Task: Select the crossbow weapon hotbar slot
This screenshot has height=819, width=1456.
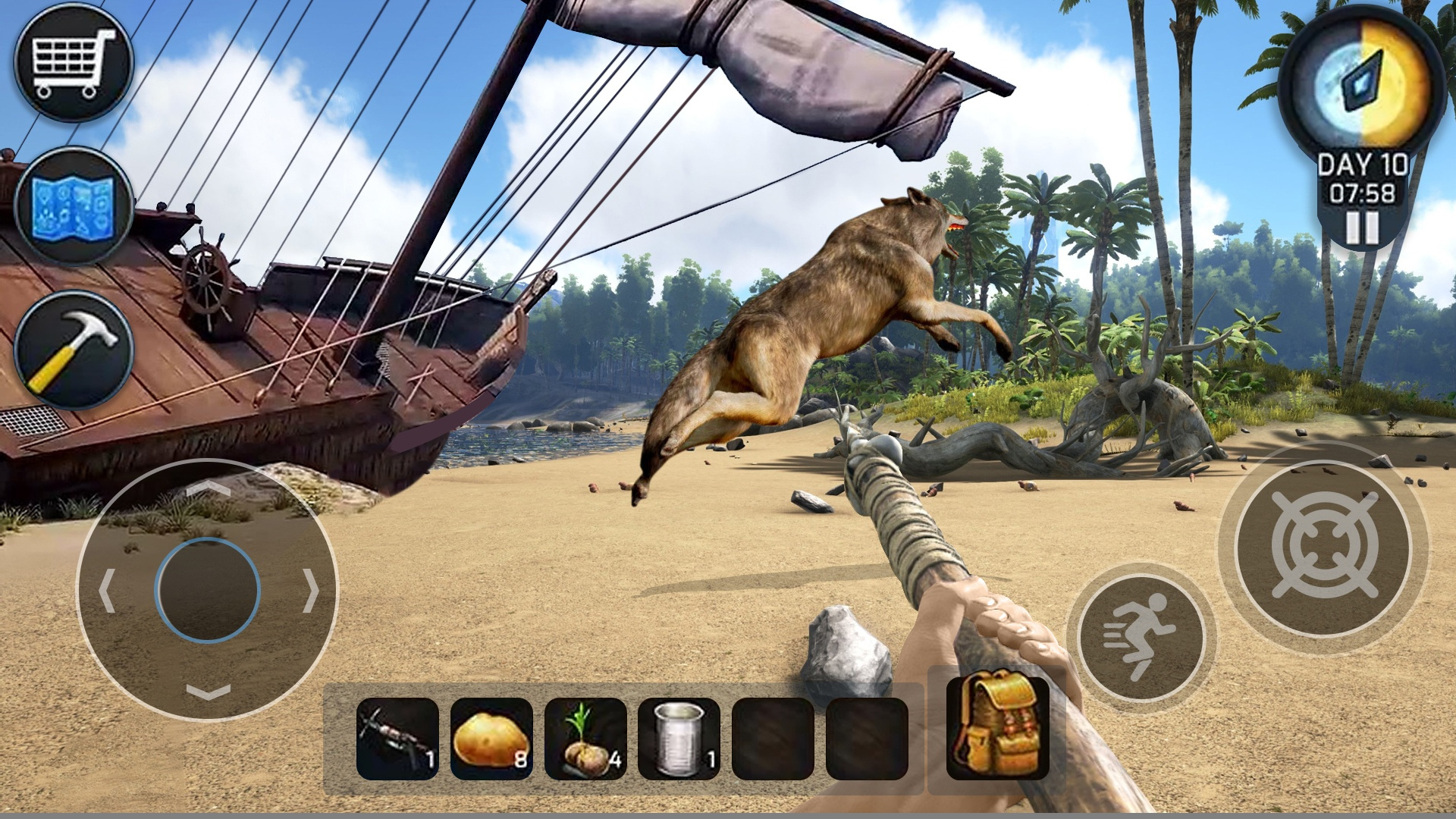Action: click(x=397, y=739)
